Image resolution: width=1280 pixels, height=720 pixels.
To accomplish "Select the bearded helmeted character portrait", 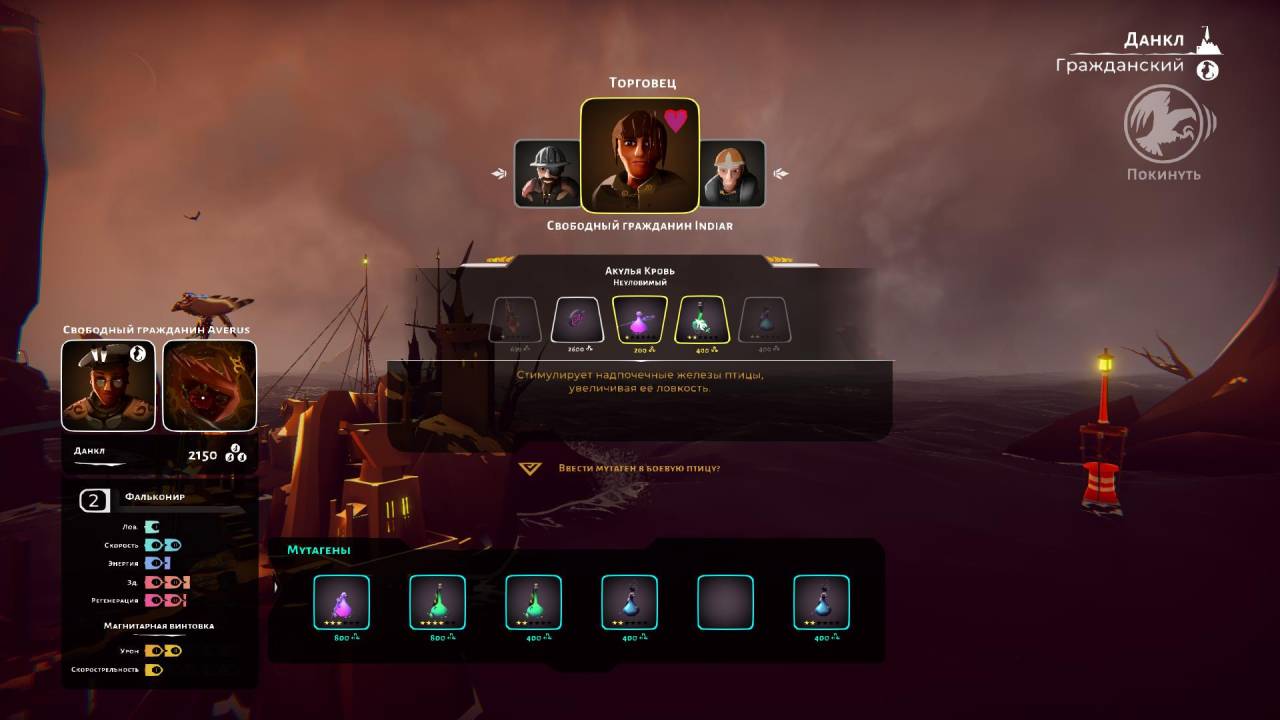I will (547, 173).
